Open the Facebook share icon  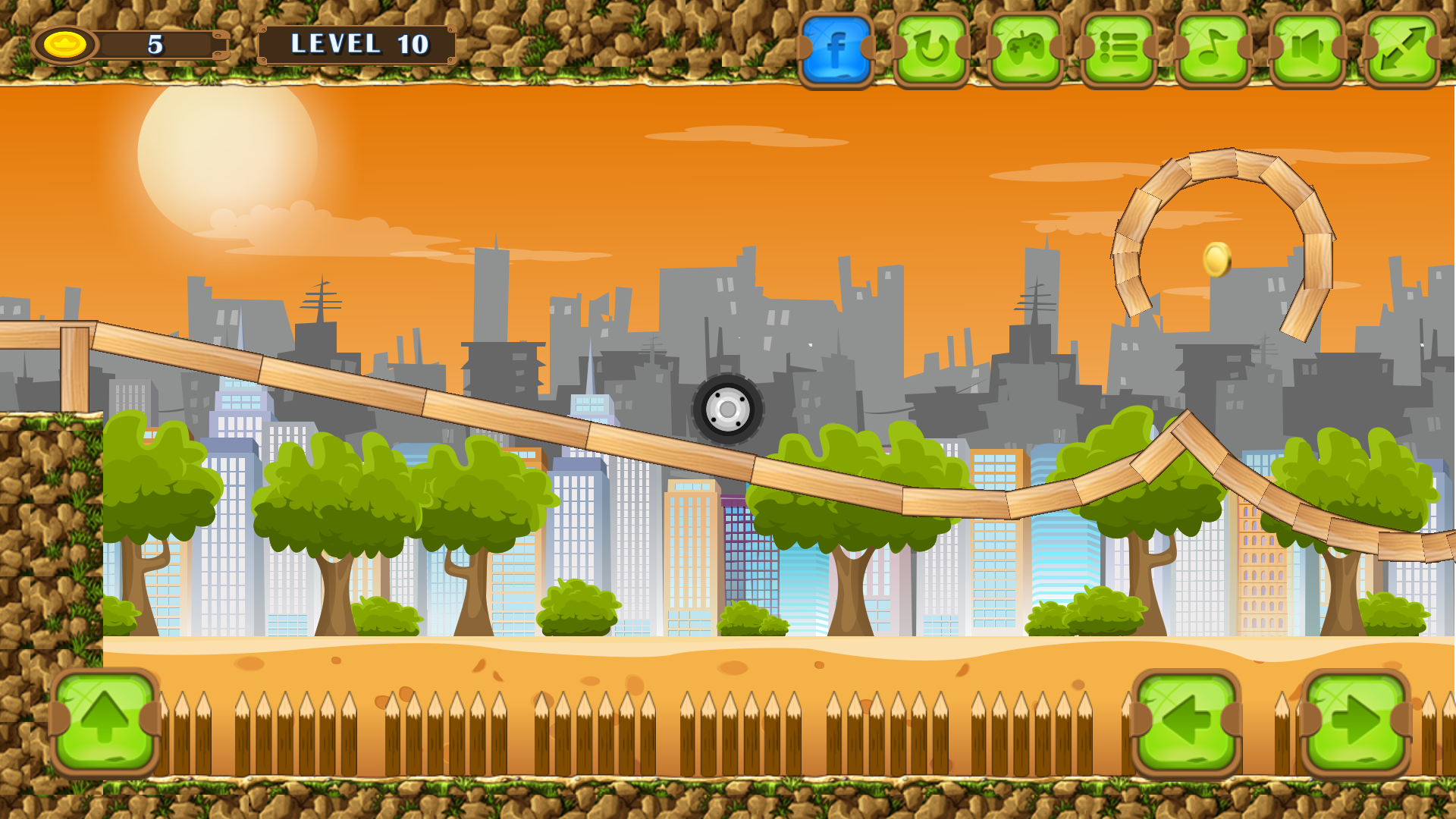coord(836,47)
